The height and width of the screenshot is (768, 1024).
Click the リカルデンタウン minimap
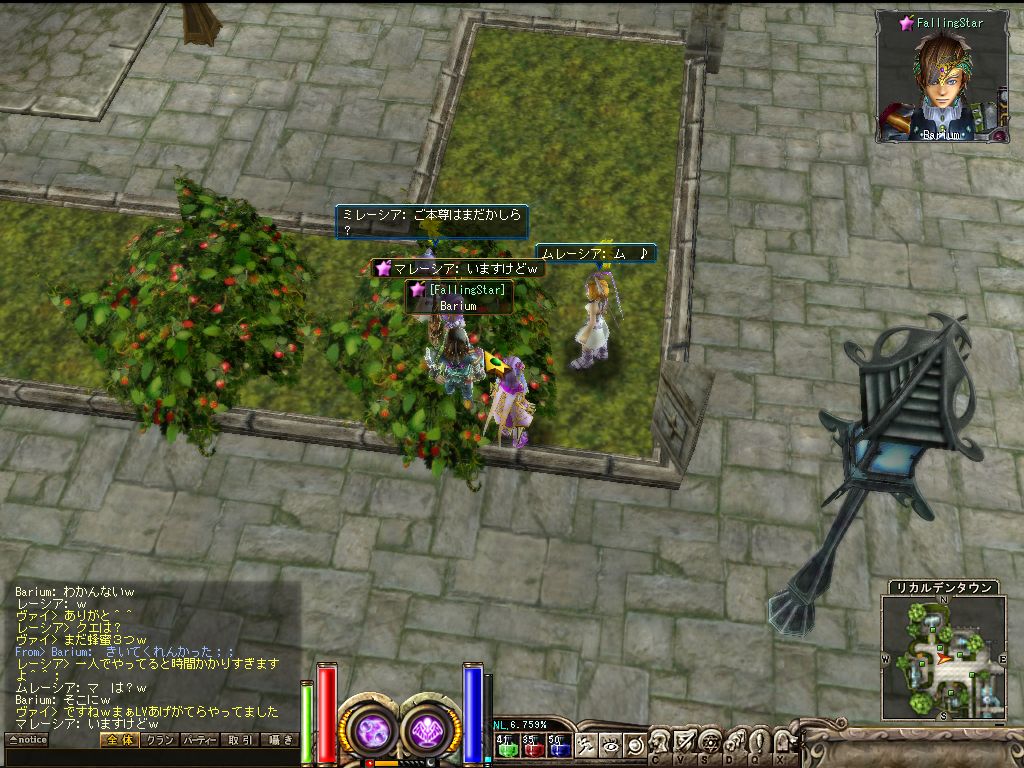coord(944,657)
